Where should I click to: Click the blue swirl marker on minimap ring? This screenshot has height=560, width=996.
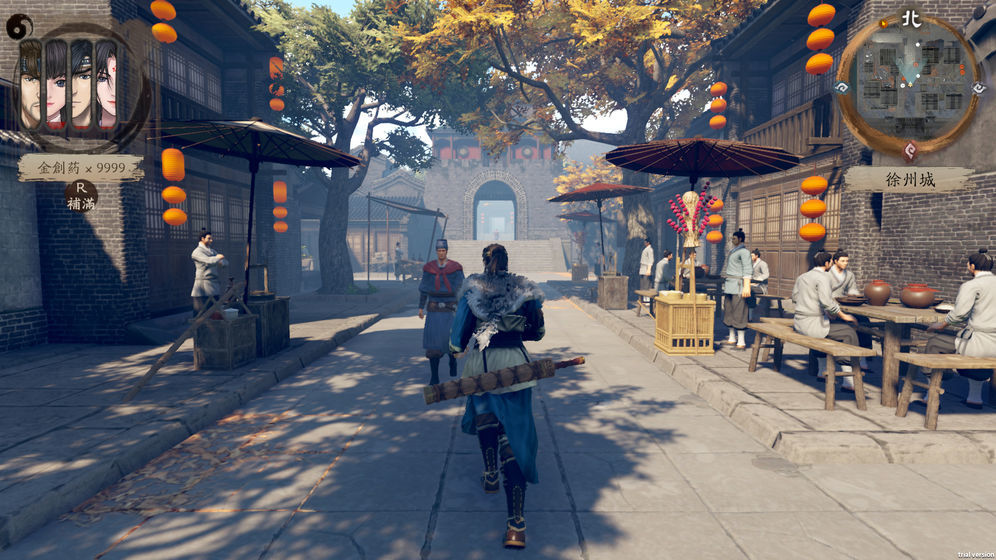coord(841,87)
